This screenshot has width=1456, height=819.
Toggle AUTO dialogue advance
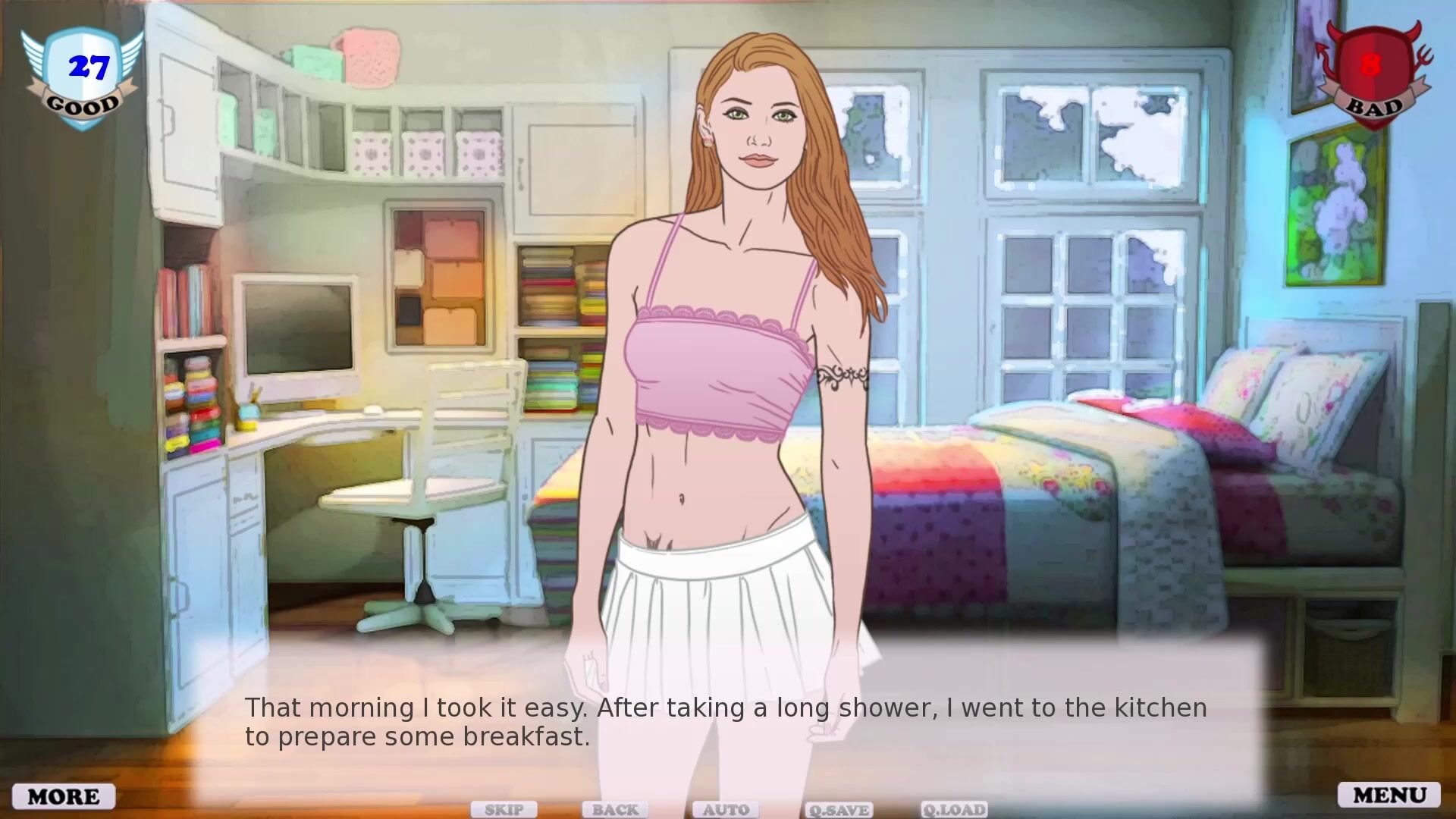click(x=726, y=810)
